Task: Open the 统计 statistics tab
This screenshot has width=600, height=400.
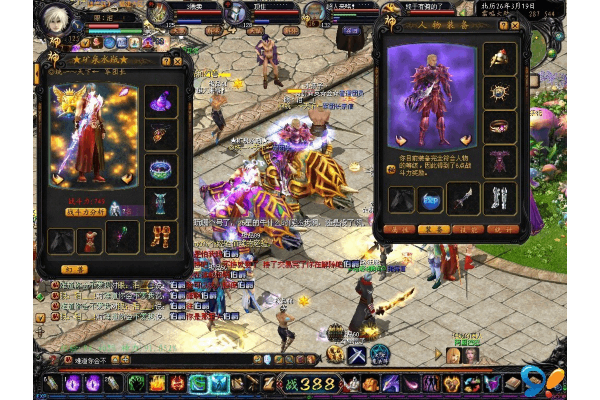Action: [508, 229]
